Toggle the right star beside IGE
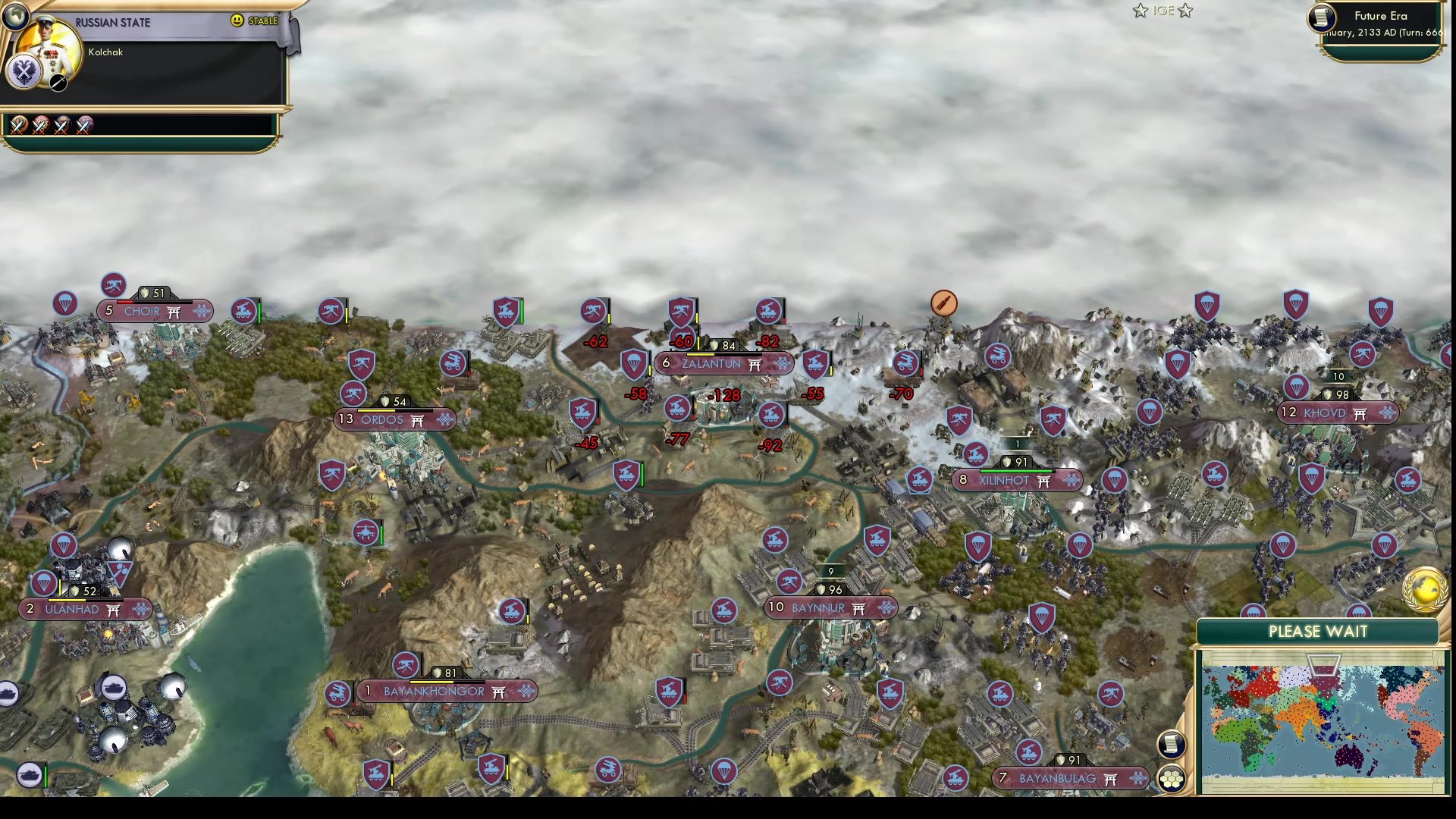The height and width of the screenshot is (819, 1456). (x=1185, y=11)
